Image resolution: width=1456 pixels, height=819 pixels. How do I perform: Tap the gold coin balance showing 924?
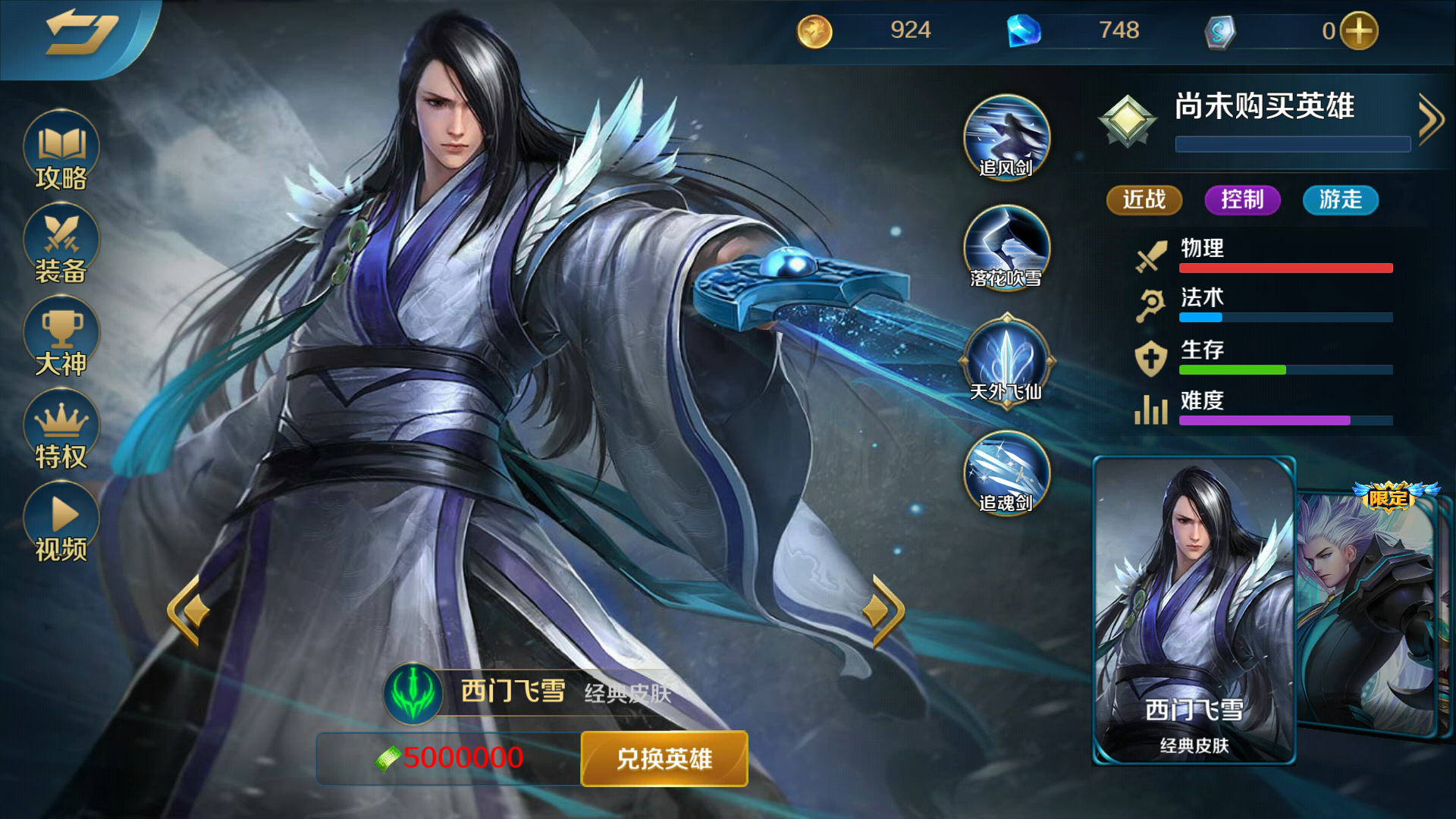point(872,30)
